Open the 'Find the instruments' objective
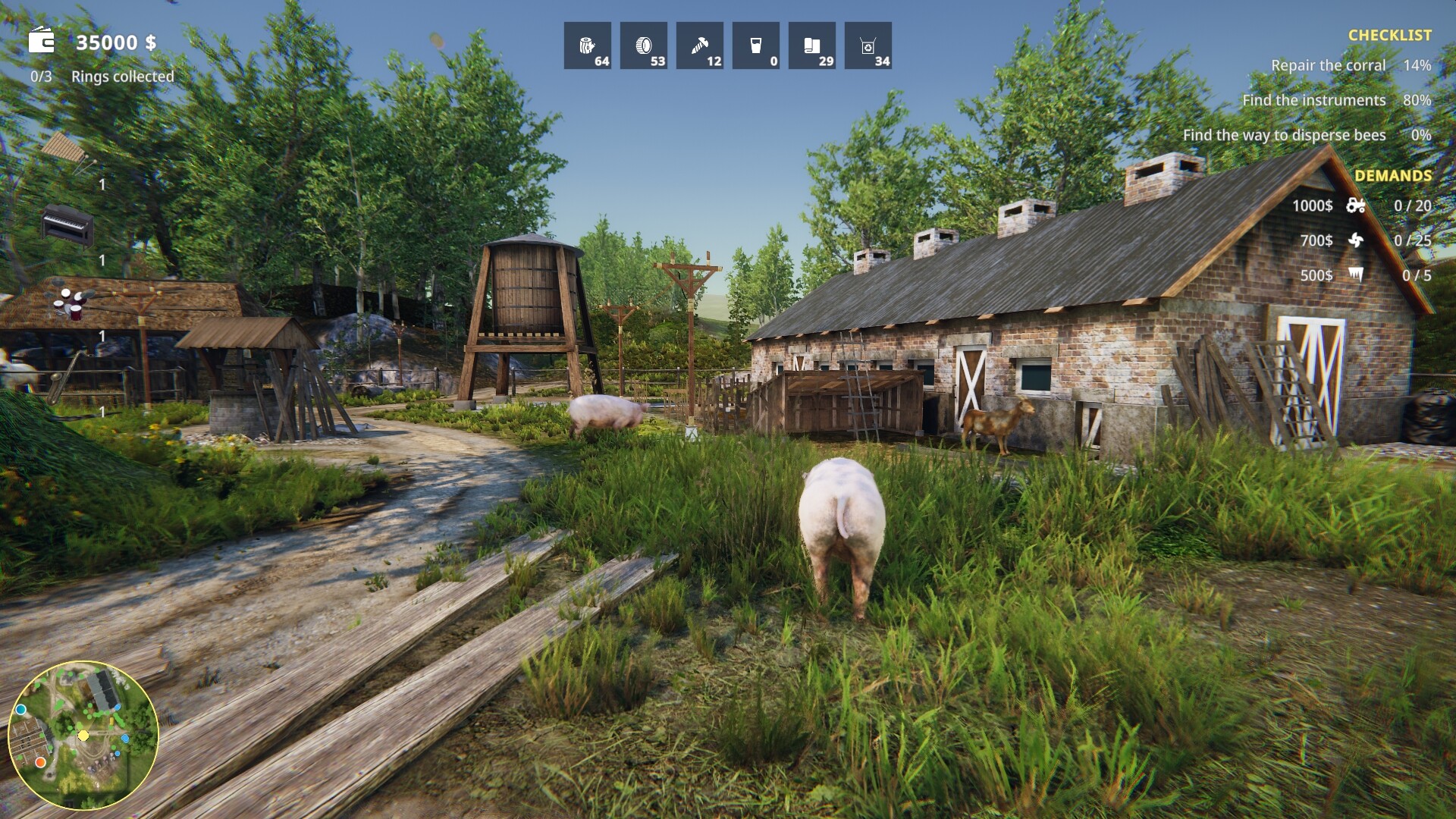 (x=1313, y=100)
